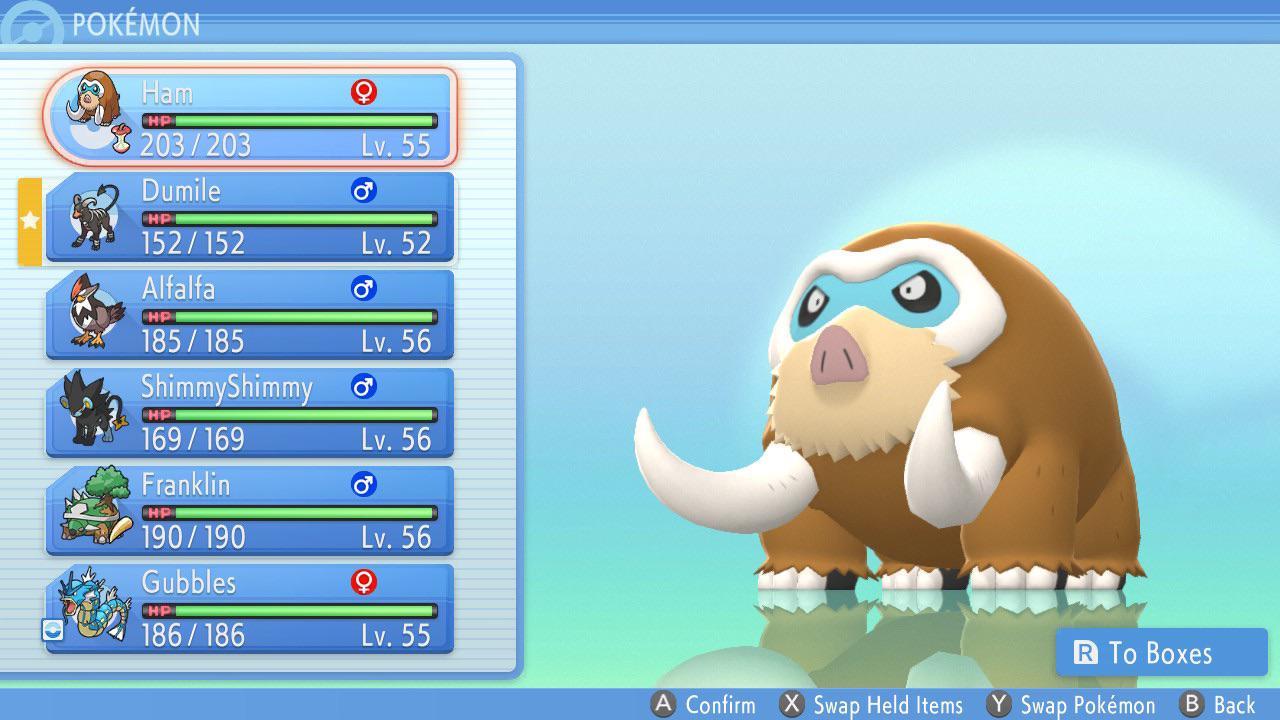Image resolution: width=1280 pixels, height=720 pixels.
Task: Click the R To Boxes button
Action: click(1163, 653)
